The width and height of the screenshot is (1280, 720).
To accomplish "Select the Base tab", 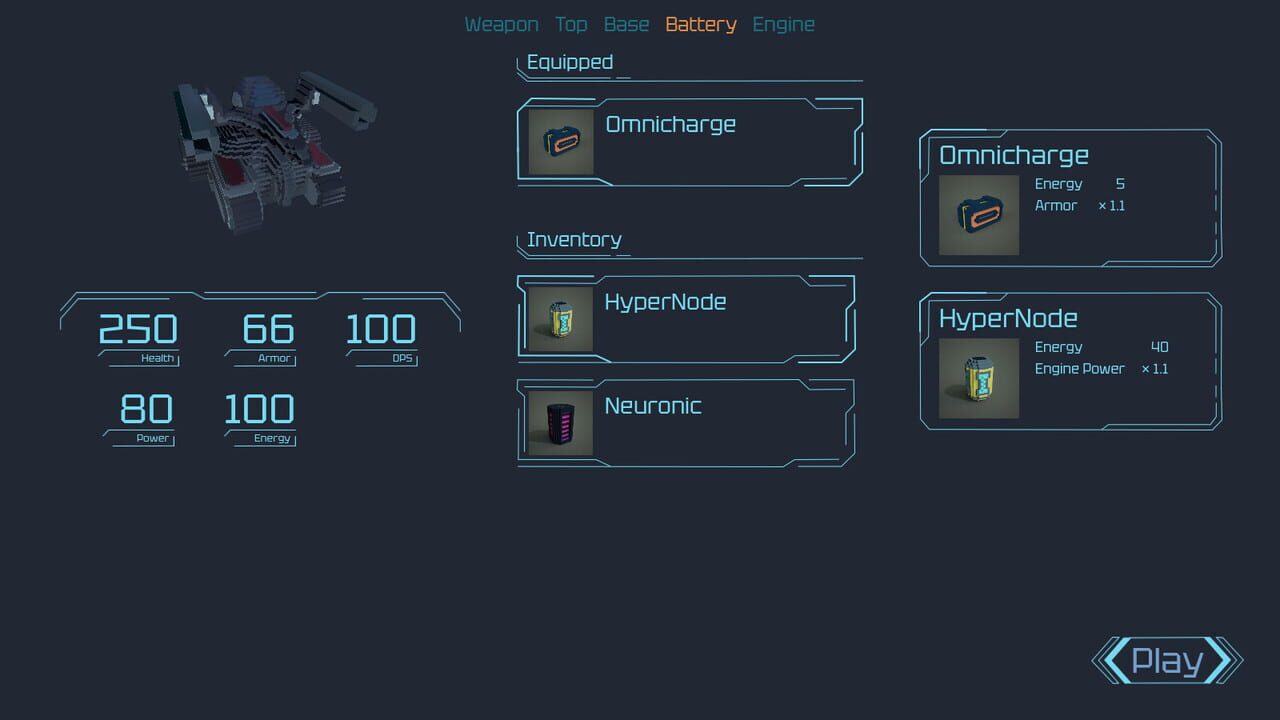I will [x=626, y=23].
